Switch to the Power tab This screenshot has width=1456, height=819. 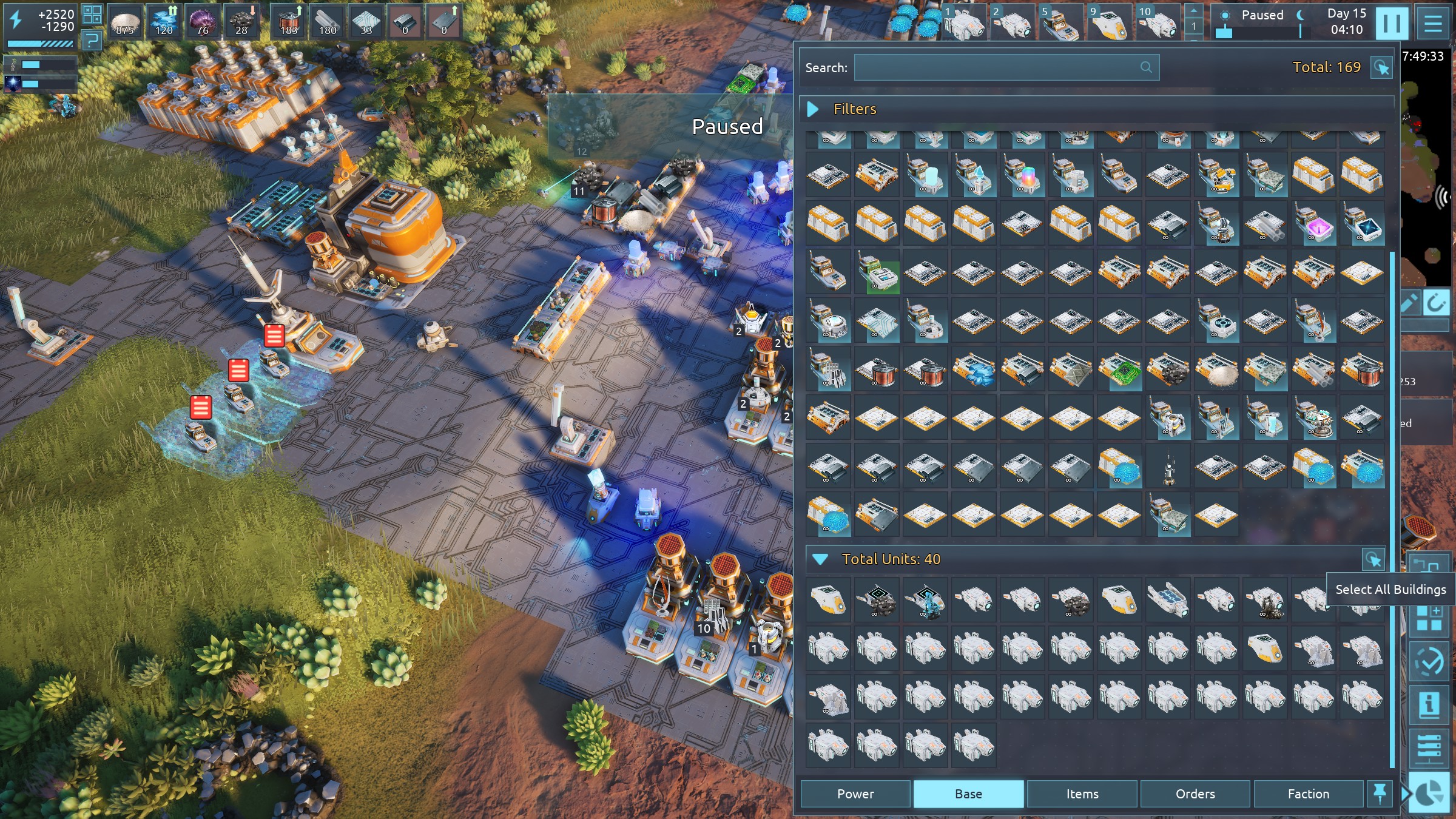click(x=855, y=794)
